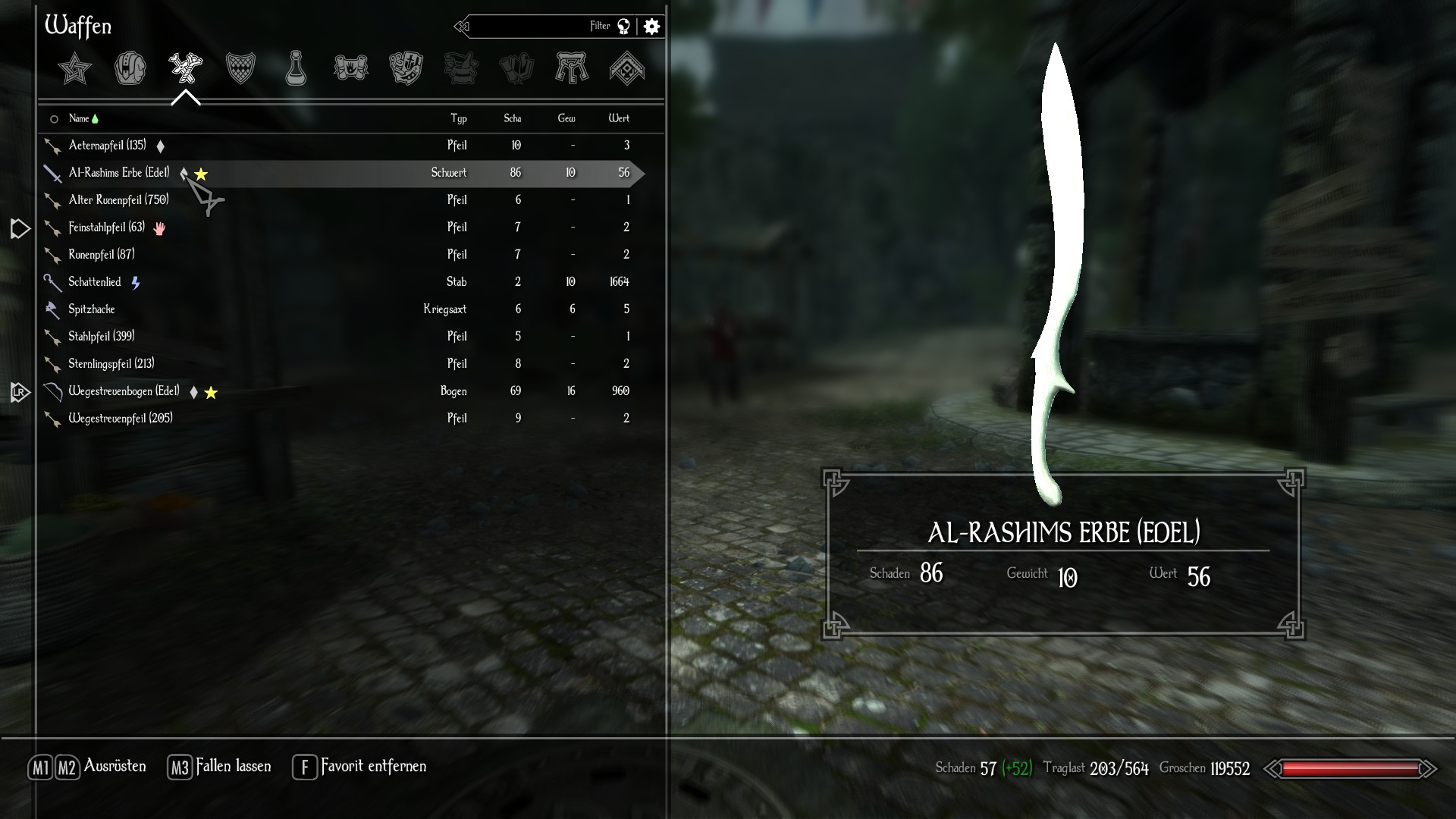Pick the Sternlingspfeil arrows
This screenshot has width=1456, height=819.
111,364
